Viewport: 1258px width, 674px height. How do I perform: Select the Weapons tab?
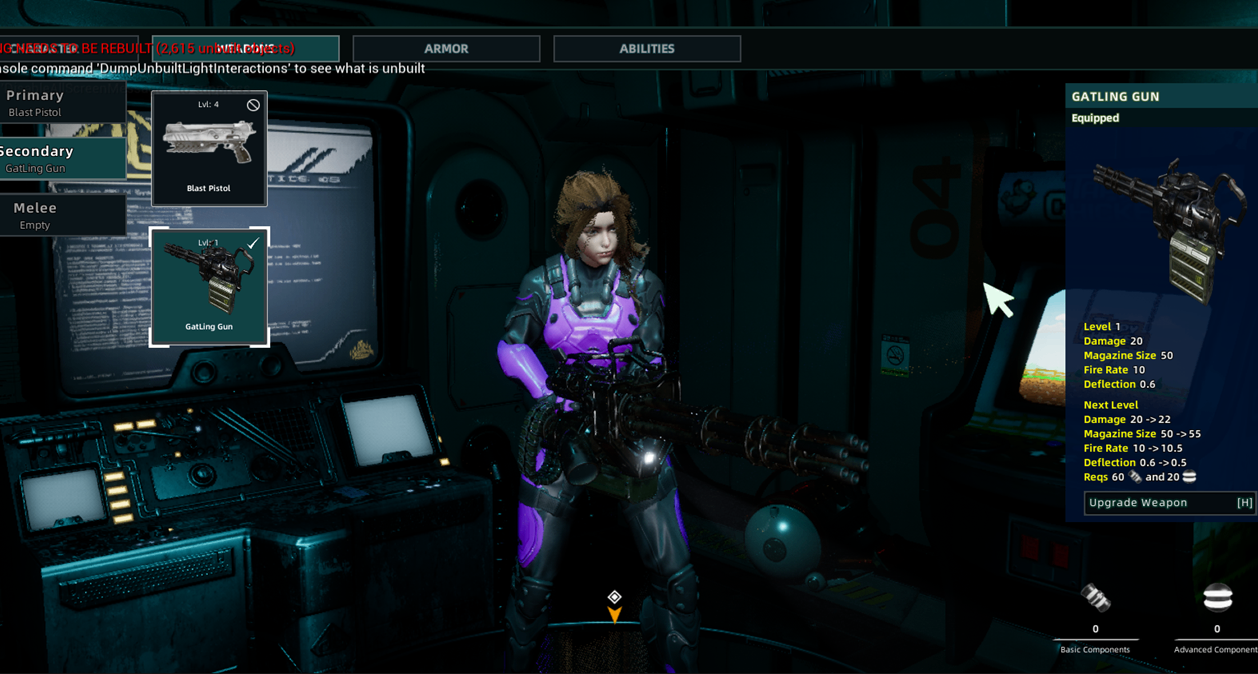[246, 49]
